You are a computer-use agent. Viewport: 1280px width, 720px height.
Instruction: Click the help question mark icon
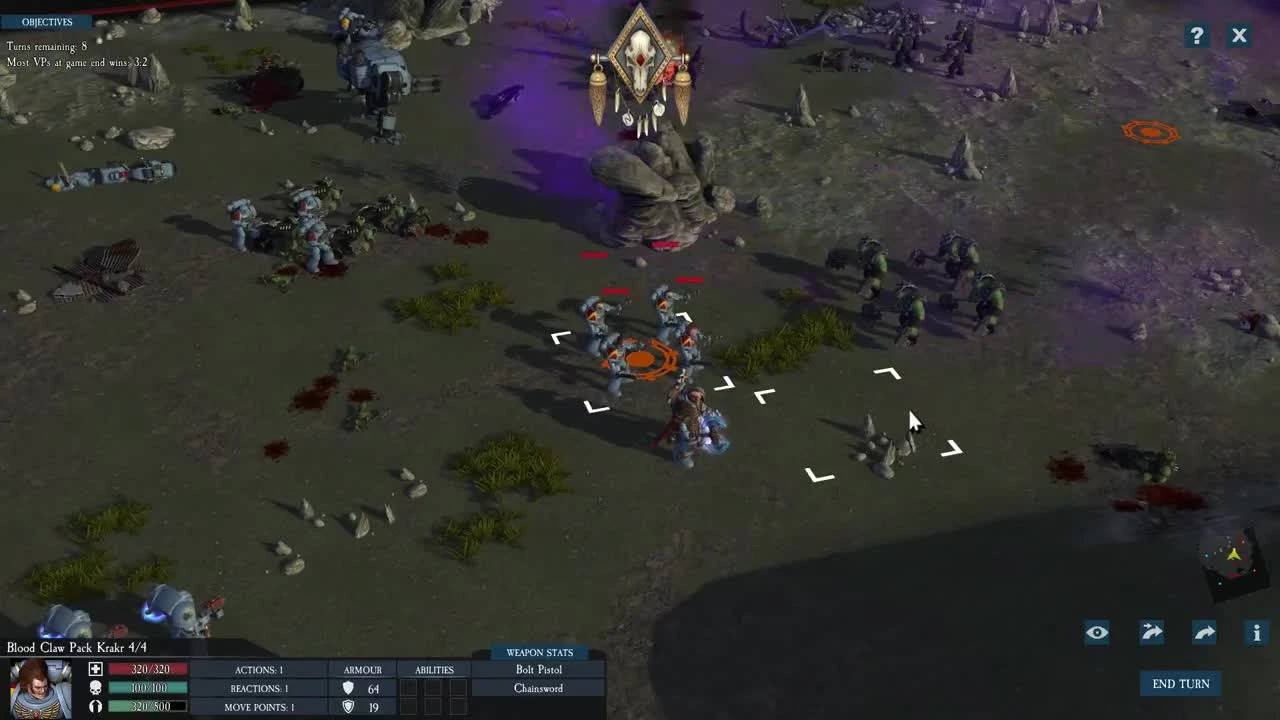click(1196, 35)
